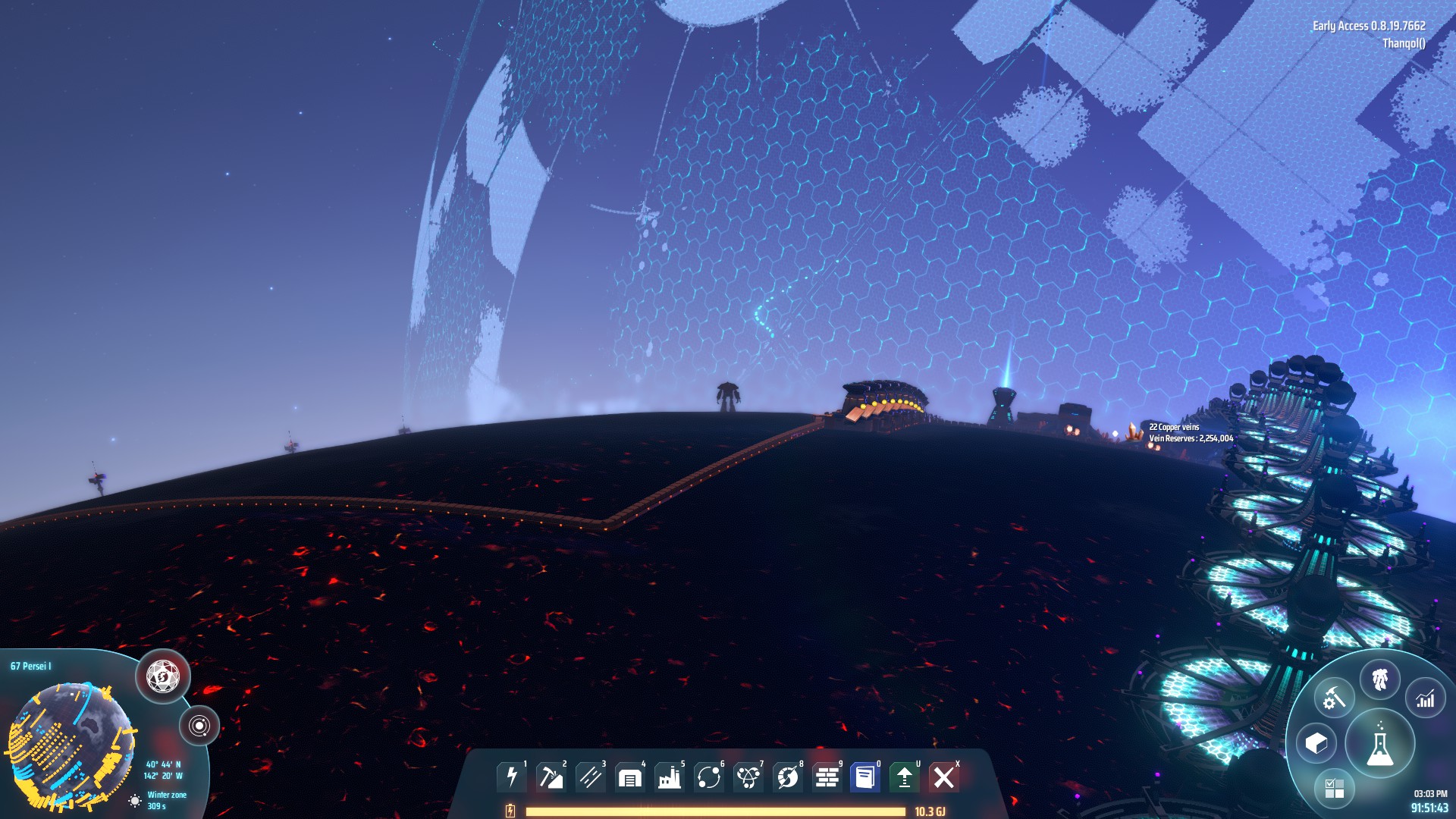Open the cube inventory button

[x=1316, y=743]
